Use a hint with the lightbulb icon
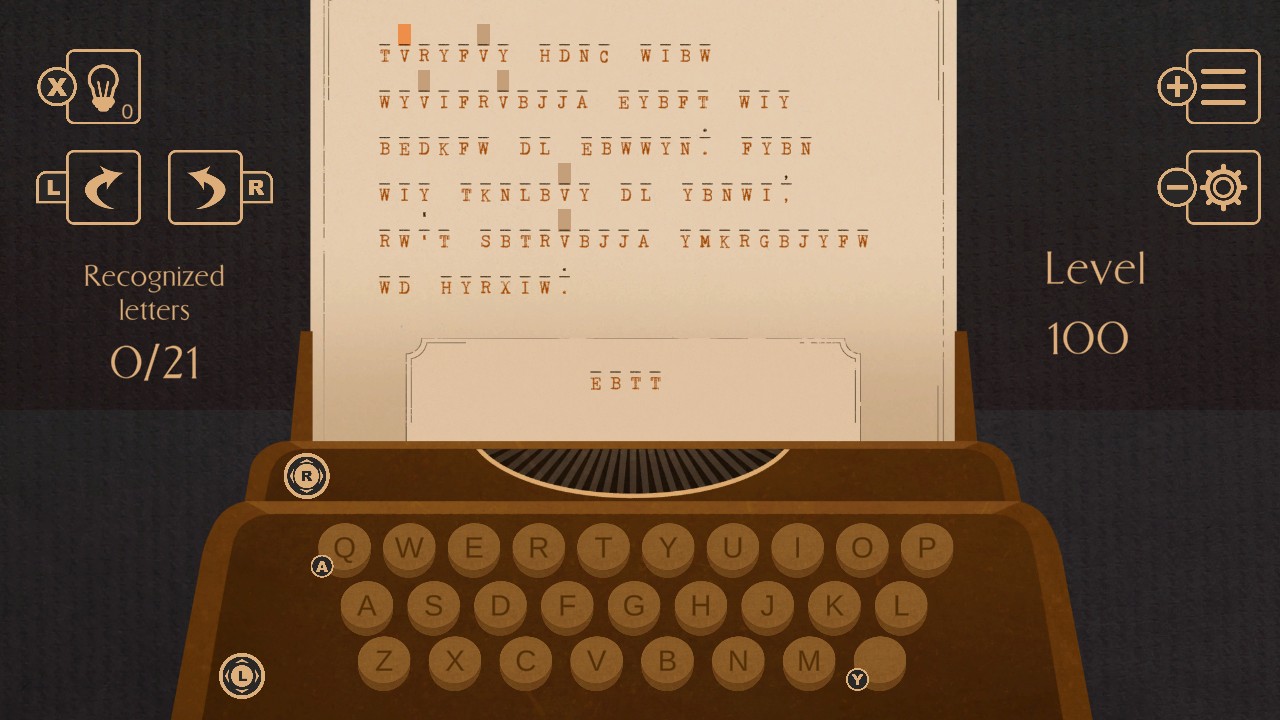The height and width of the screenshot is (720, 1280). point(105,88)
